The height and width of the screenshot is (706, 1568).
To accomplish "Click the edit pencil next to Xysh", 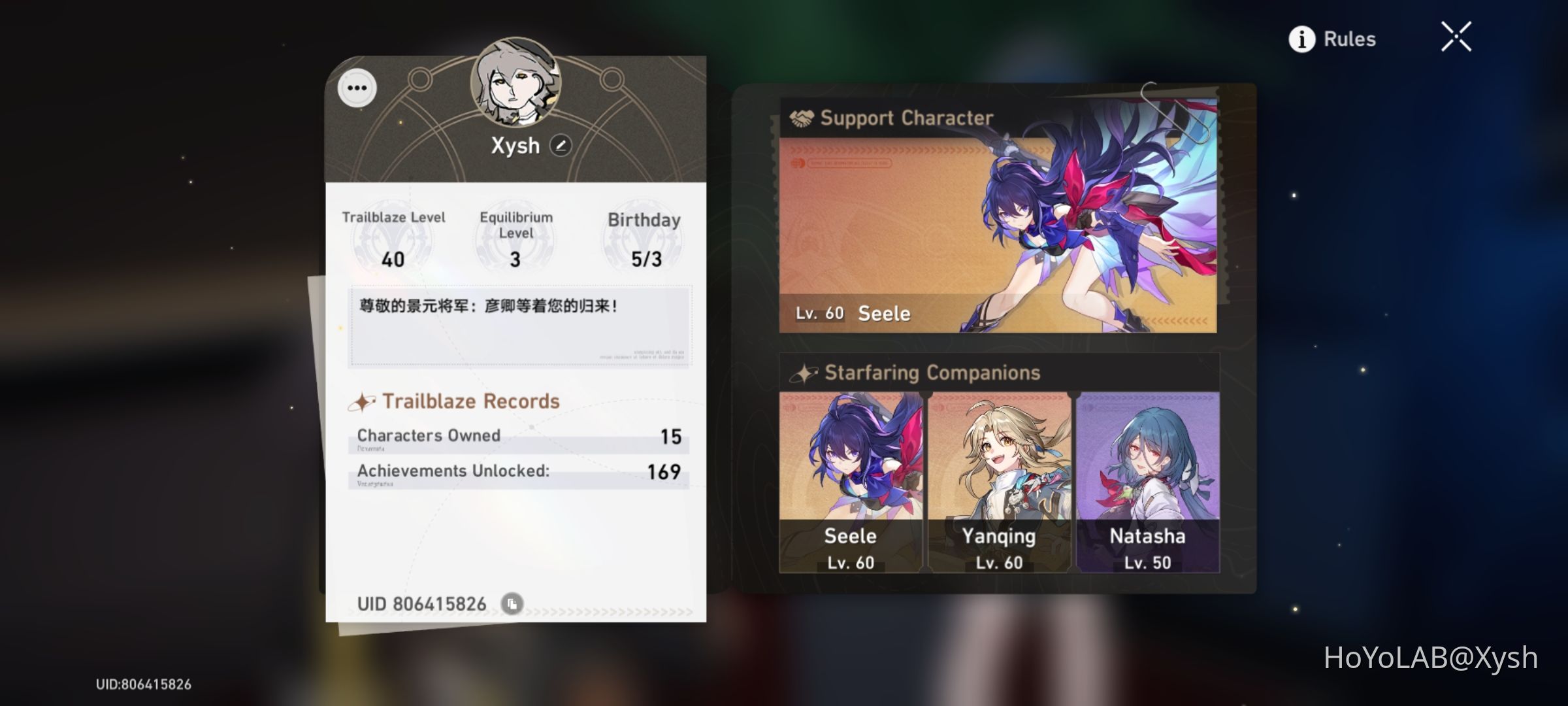I will click(561, 145).
